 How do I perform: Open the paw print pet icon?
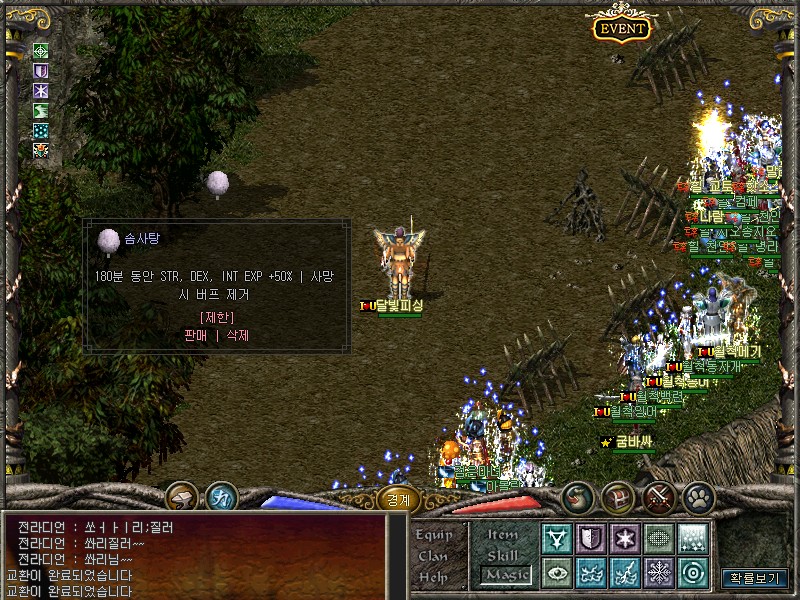698,496
